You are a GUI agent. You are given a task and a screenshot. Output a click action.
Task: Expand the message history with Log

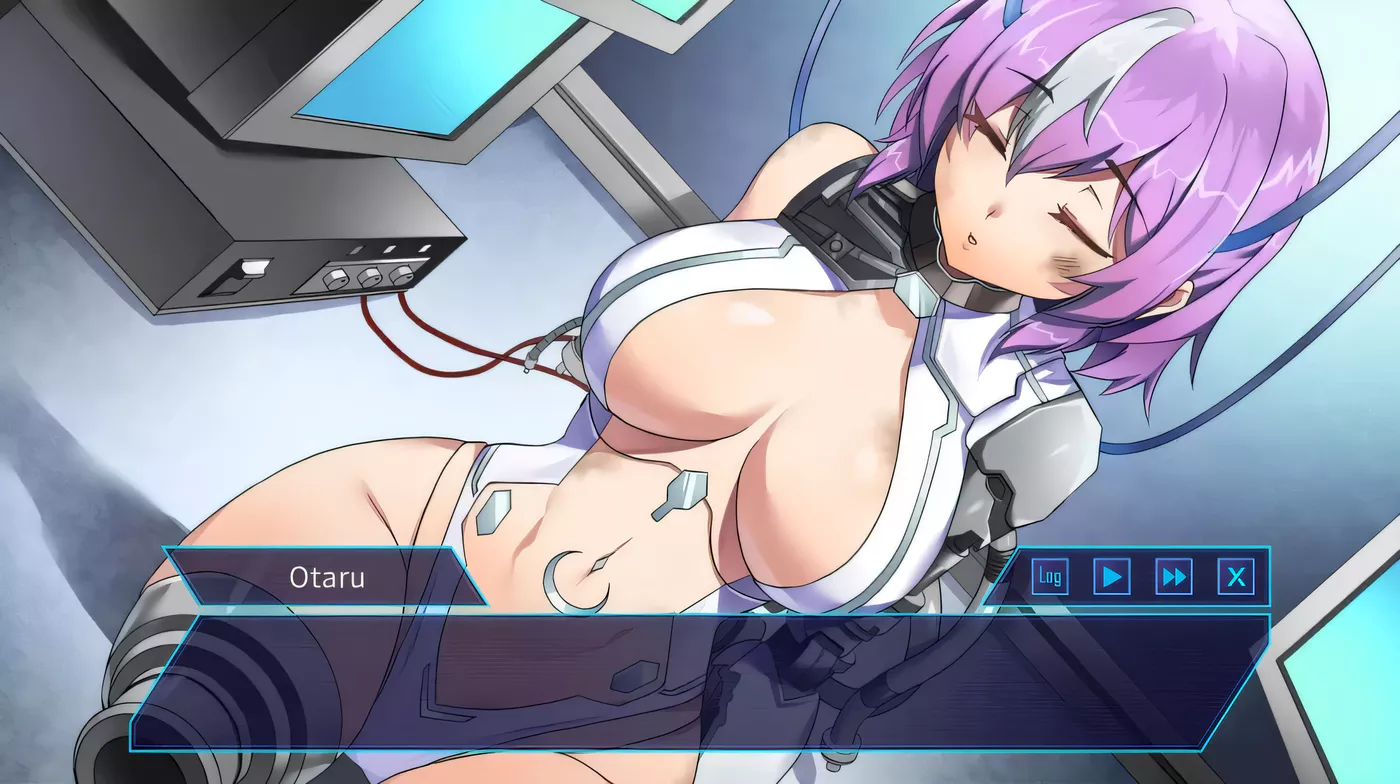1050,576
